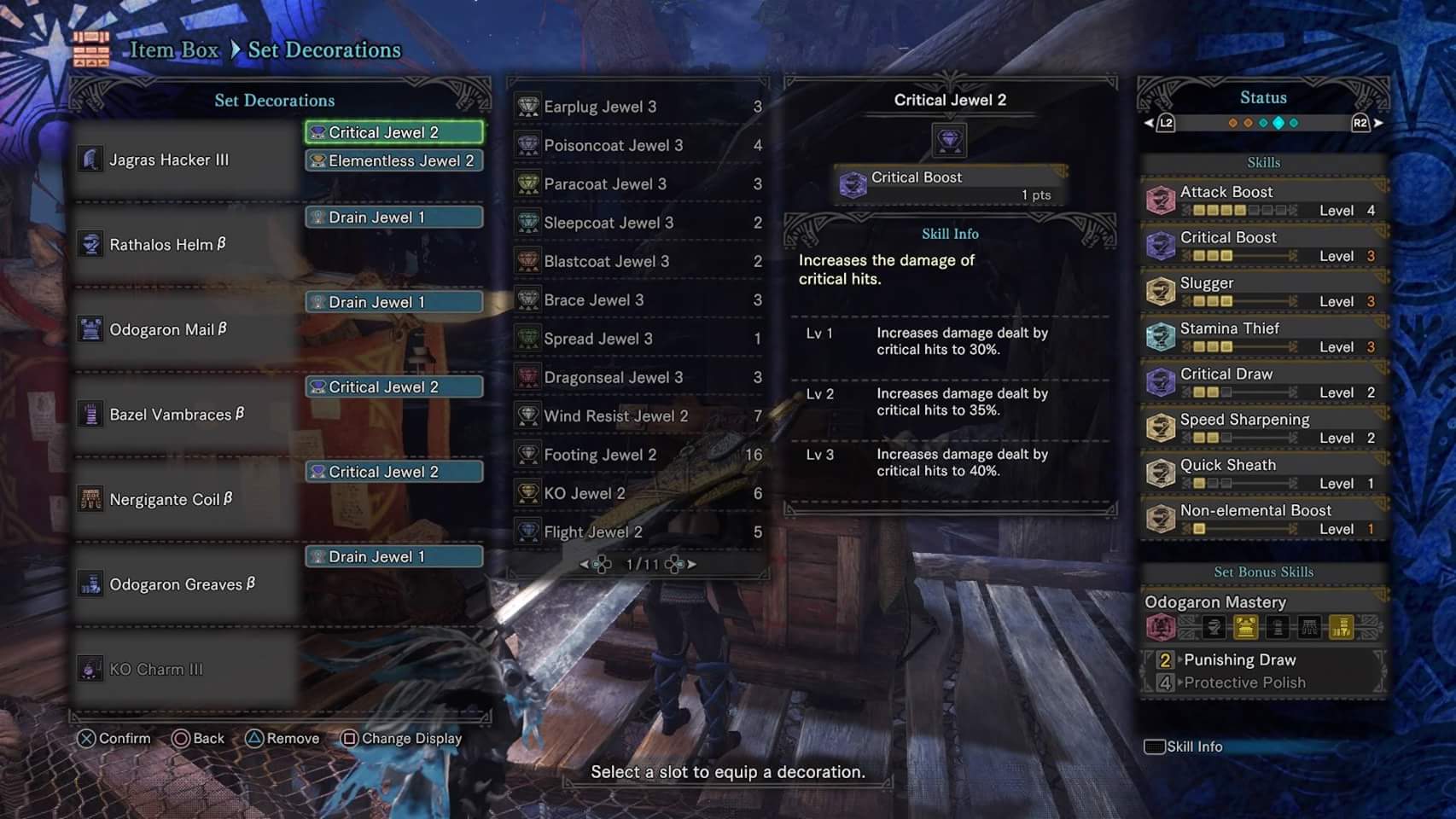Select the equipped Critical Jewel 2 slot

[393, 132]
